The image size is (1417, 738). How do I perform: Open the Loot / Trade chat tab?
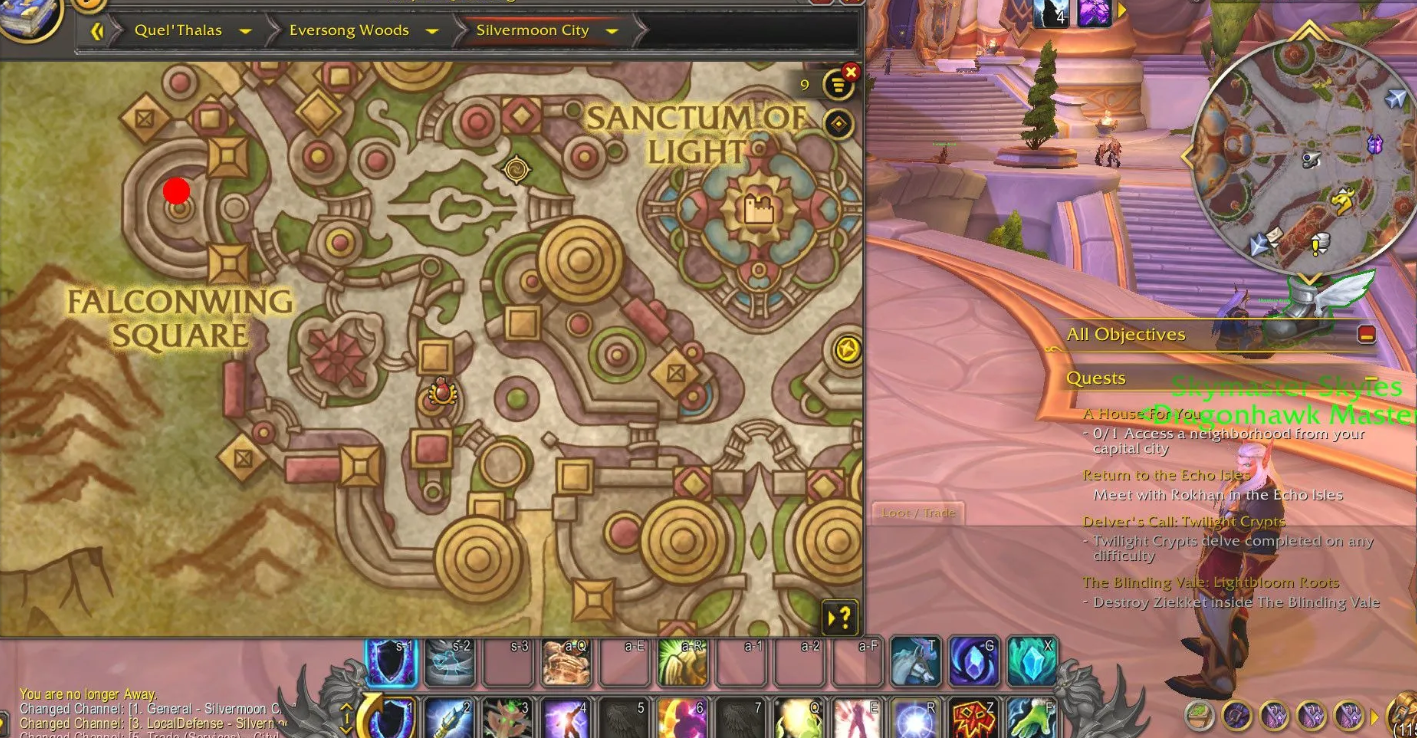(x=918, y=513)
